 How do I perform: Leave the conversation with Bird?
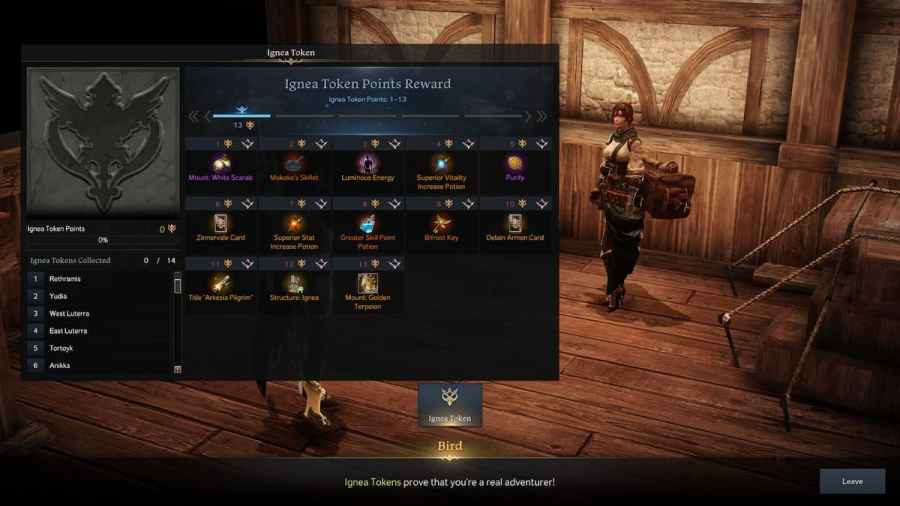852,481
